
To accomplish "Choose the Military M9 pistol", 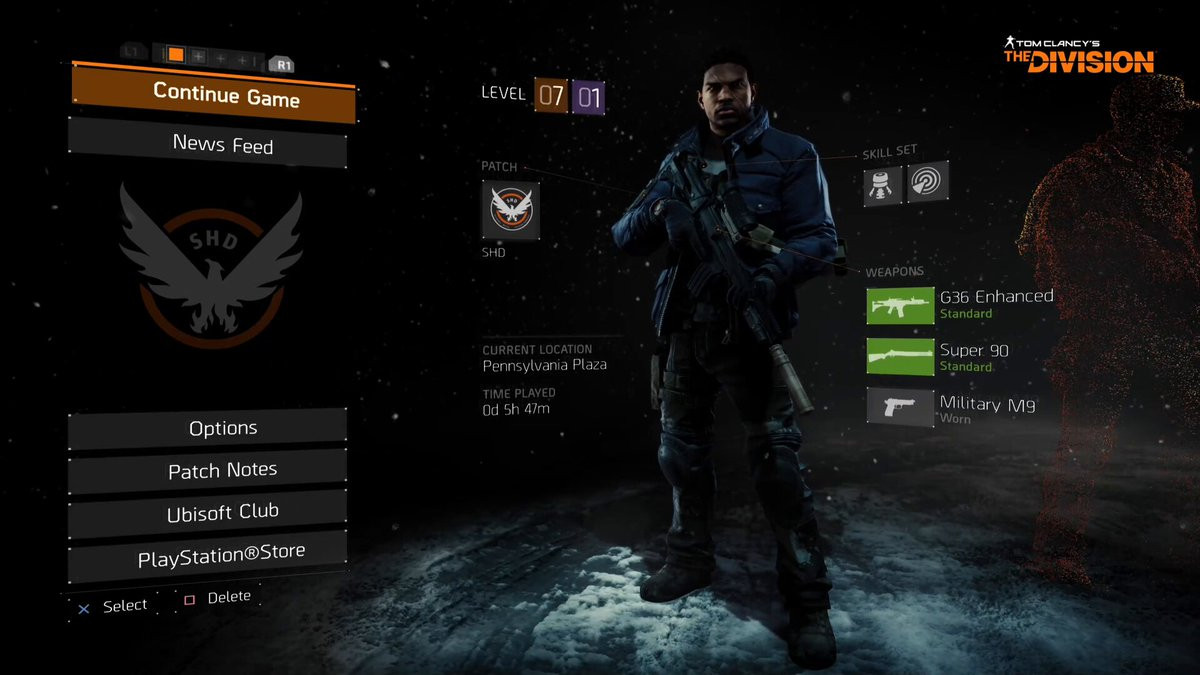I will pyautogui.click(x=899, y=407).
